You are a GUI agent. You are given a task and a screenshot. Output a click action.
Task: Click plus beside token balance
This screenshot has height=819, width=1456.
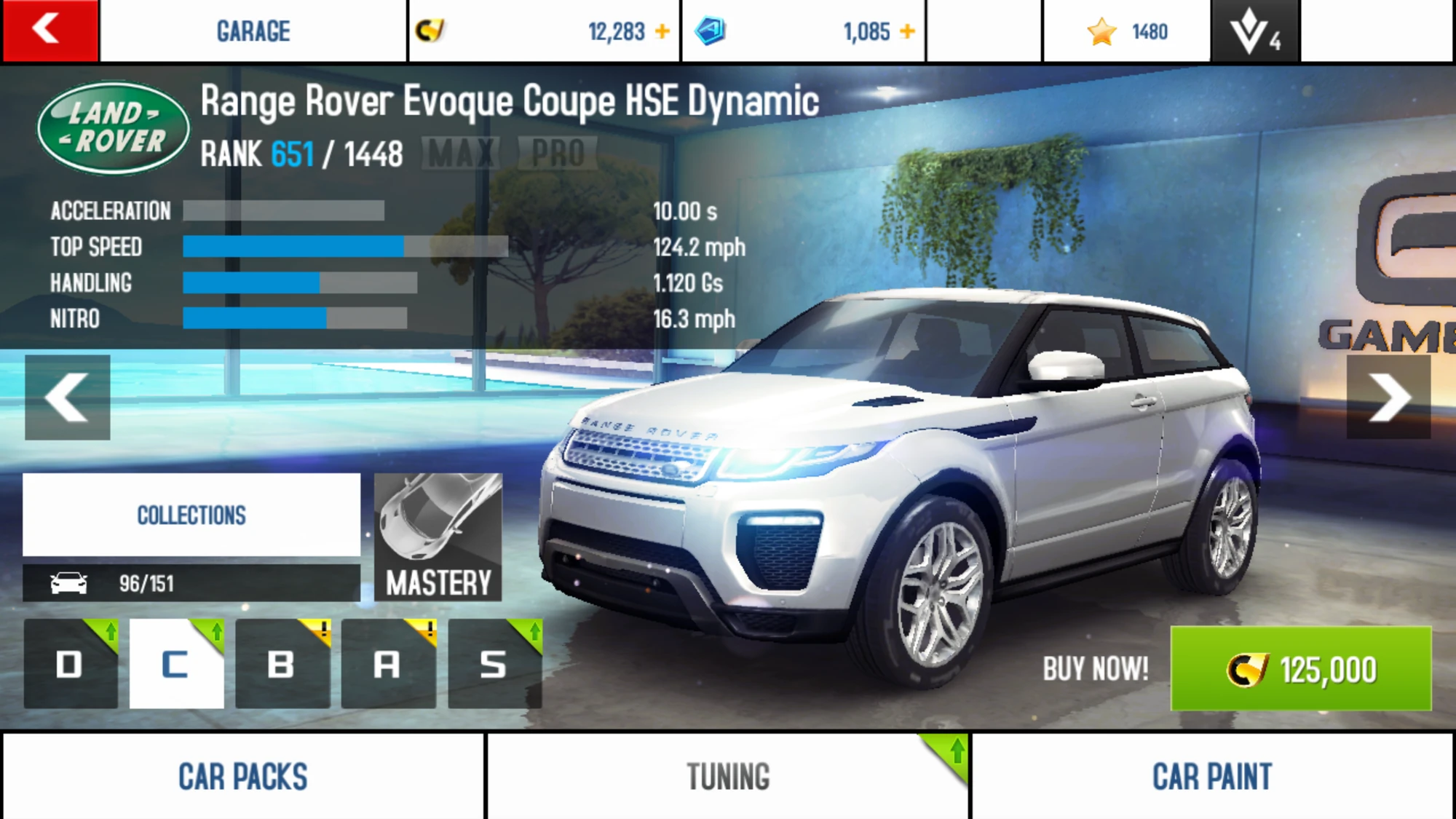coord(907,31)
